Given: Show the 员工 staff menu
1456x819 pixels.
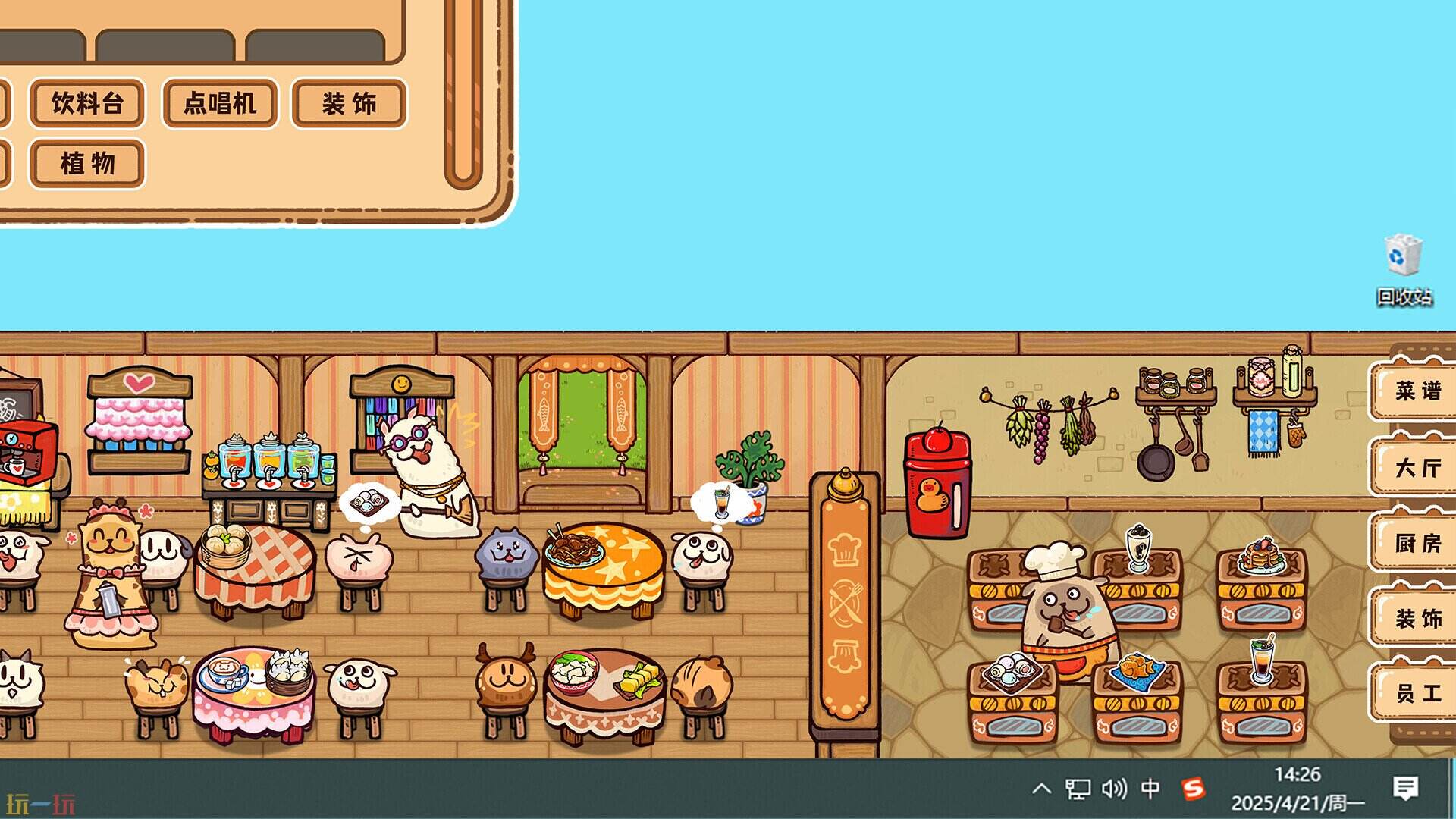Looking at the screenshot, I should [1417, 693].
